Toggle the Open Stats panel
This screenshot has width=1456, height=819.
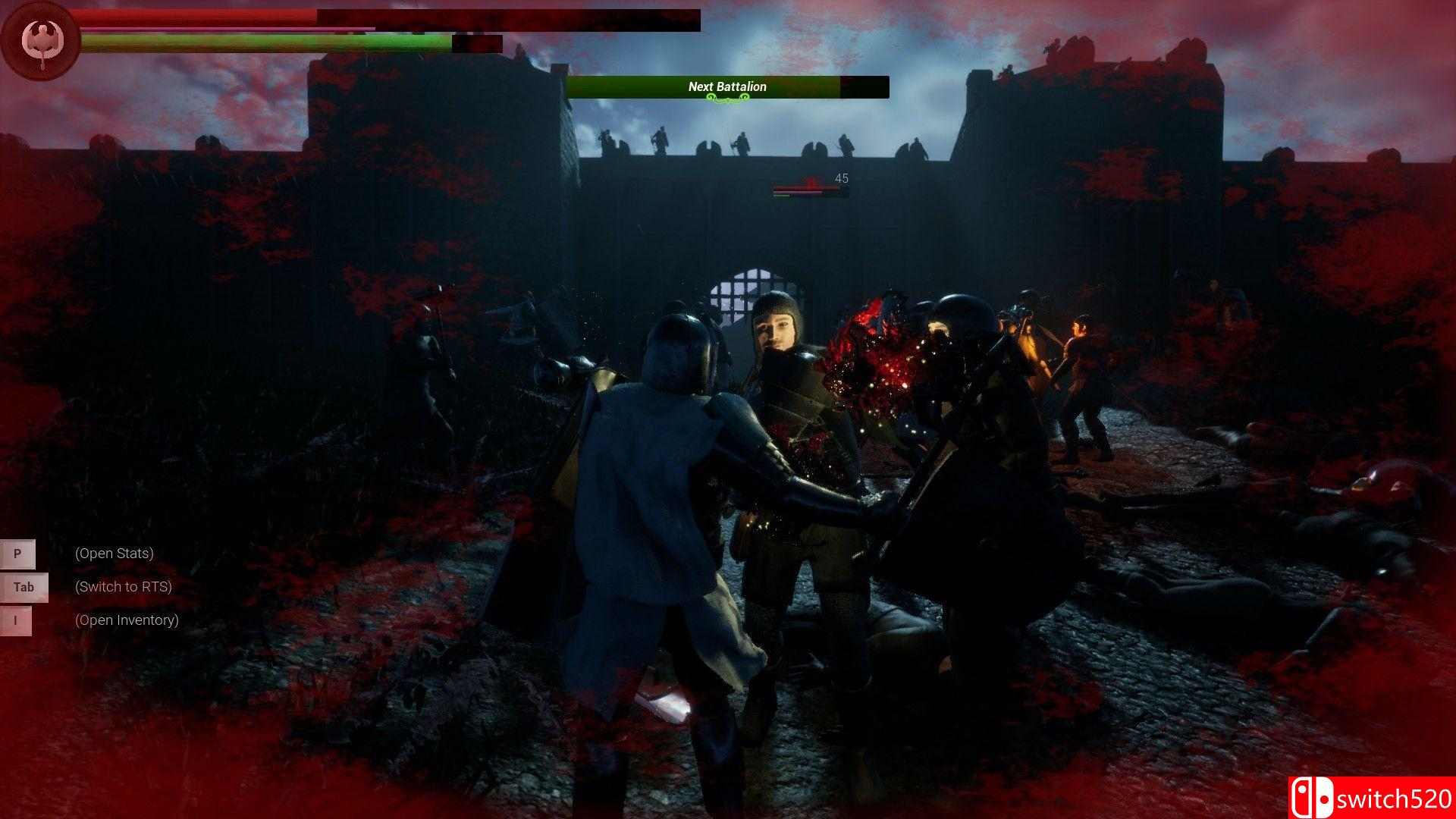click(x=114, y=553)
